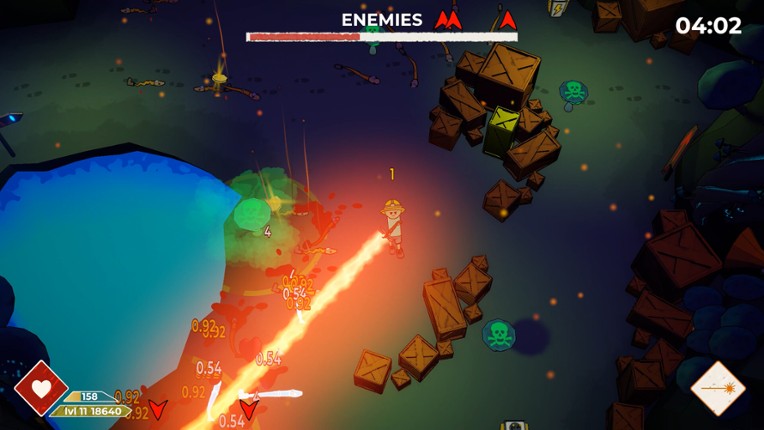Click the red heart diamond icon

point(41,388)
